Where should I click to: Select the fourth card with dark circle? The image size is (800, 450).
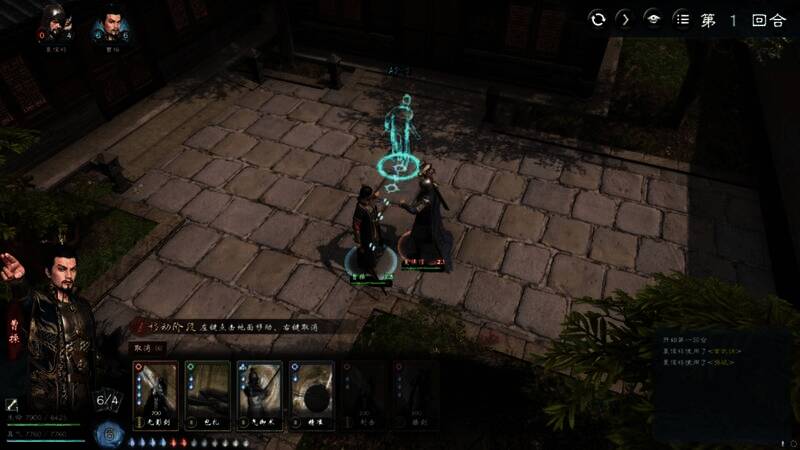click(311, 395)
